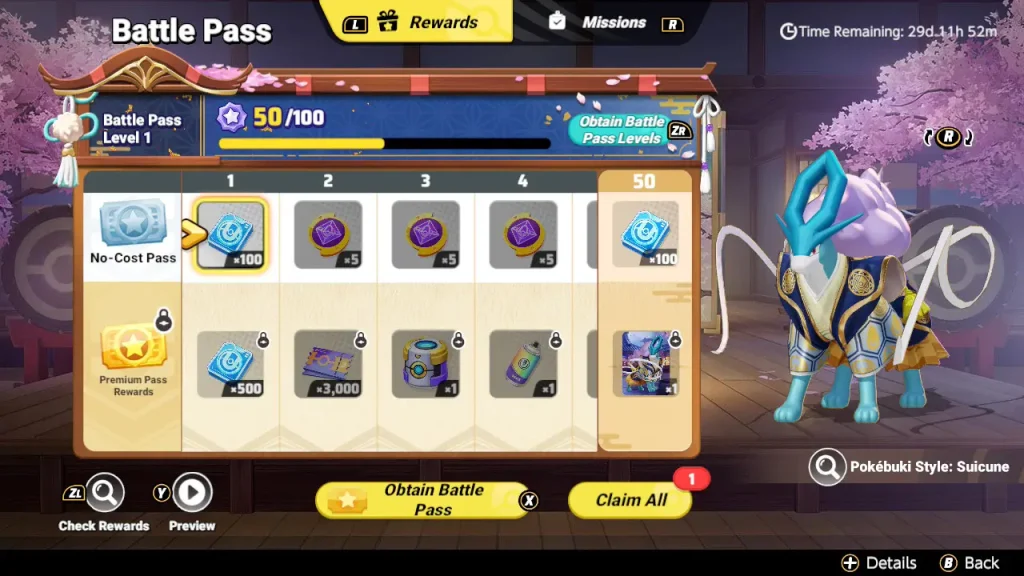
Task: Open Check Rewards magnifier
Action: click(104, 492)
